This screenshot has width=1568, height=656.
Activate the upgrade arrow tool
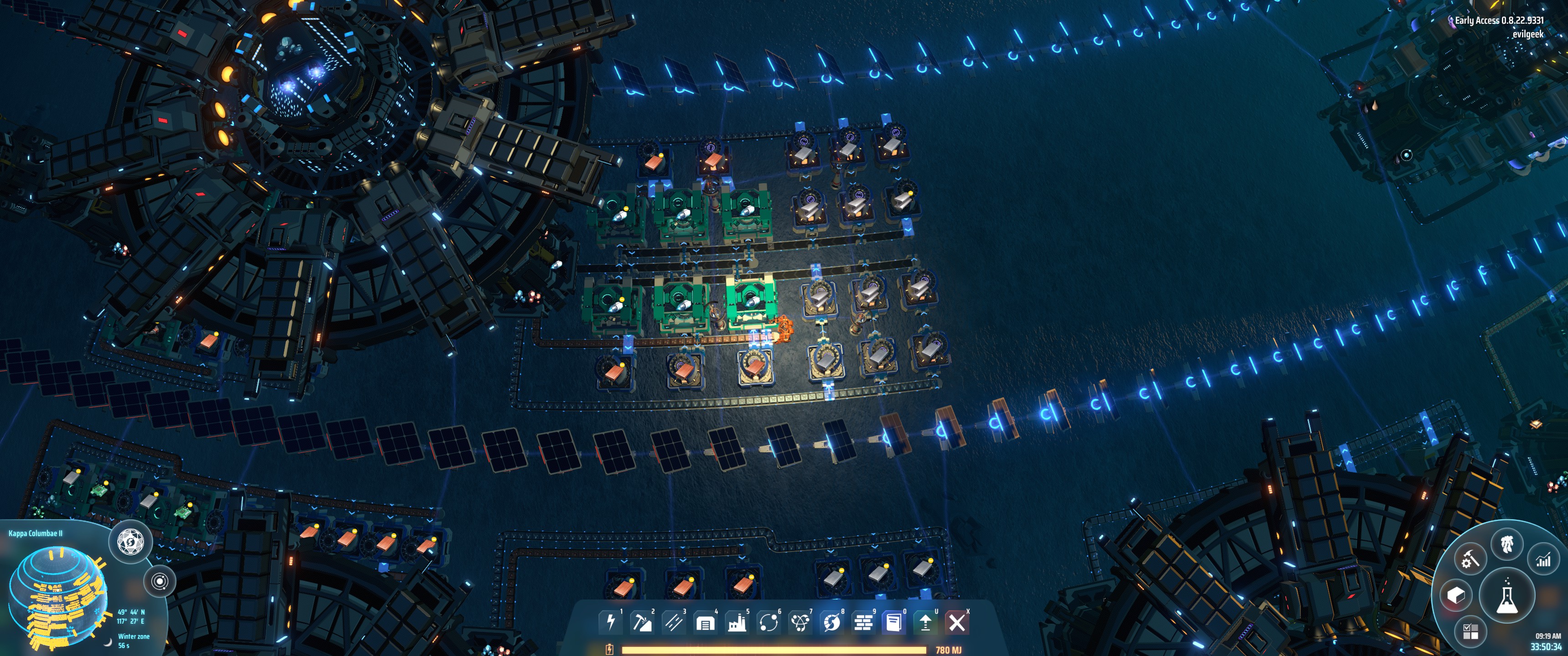(x=926, y=622)
